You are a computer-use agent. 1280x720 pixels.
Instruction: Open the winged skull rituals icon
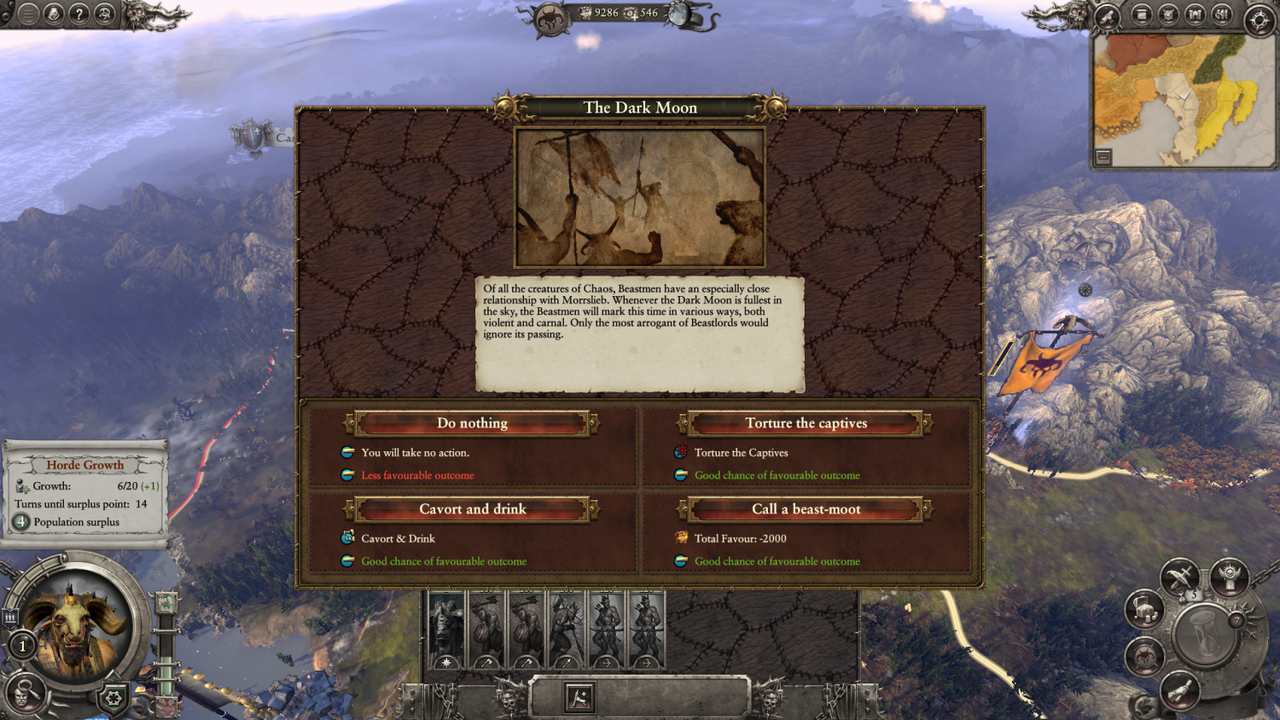point(1228,575)
